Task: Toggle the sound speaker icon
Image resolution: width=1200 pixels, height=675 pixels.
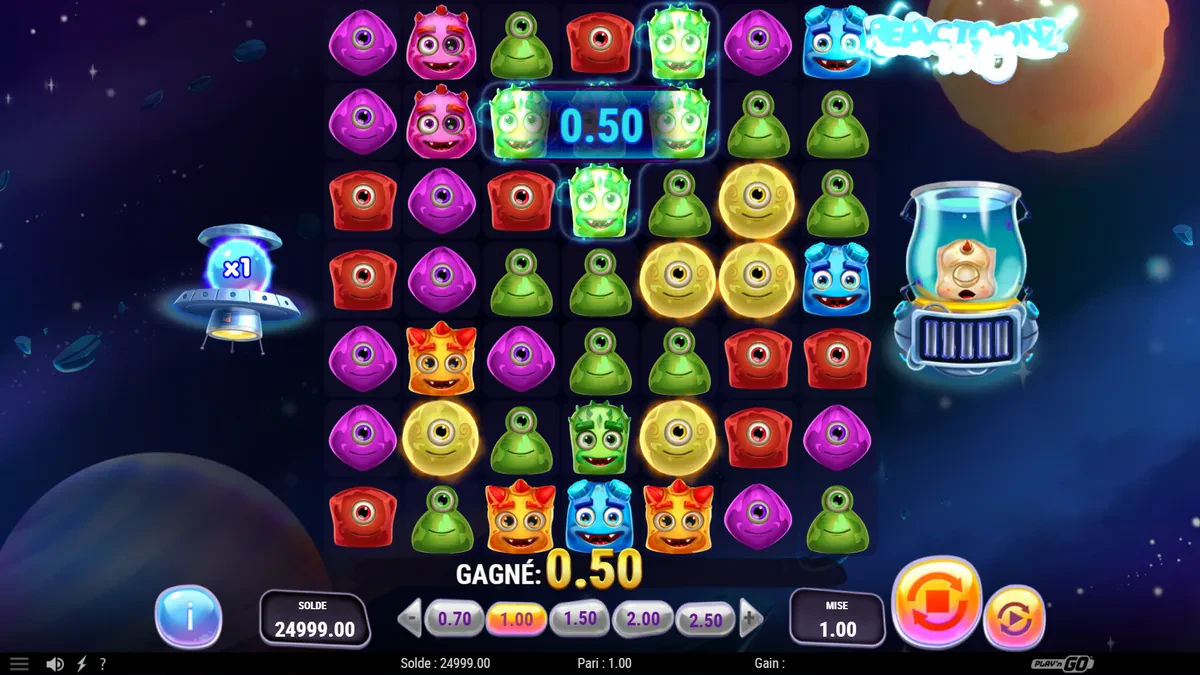Action: [x=55, y=664]
